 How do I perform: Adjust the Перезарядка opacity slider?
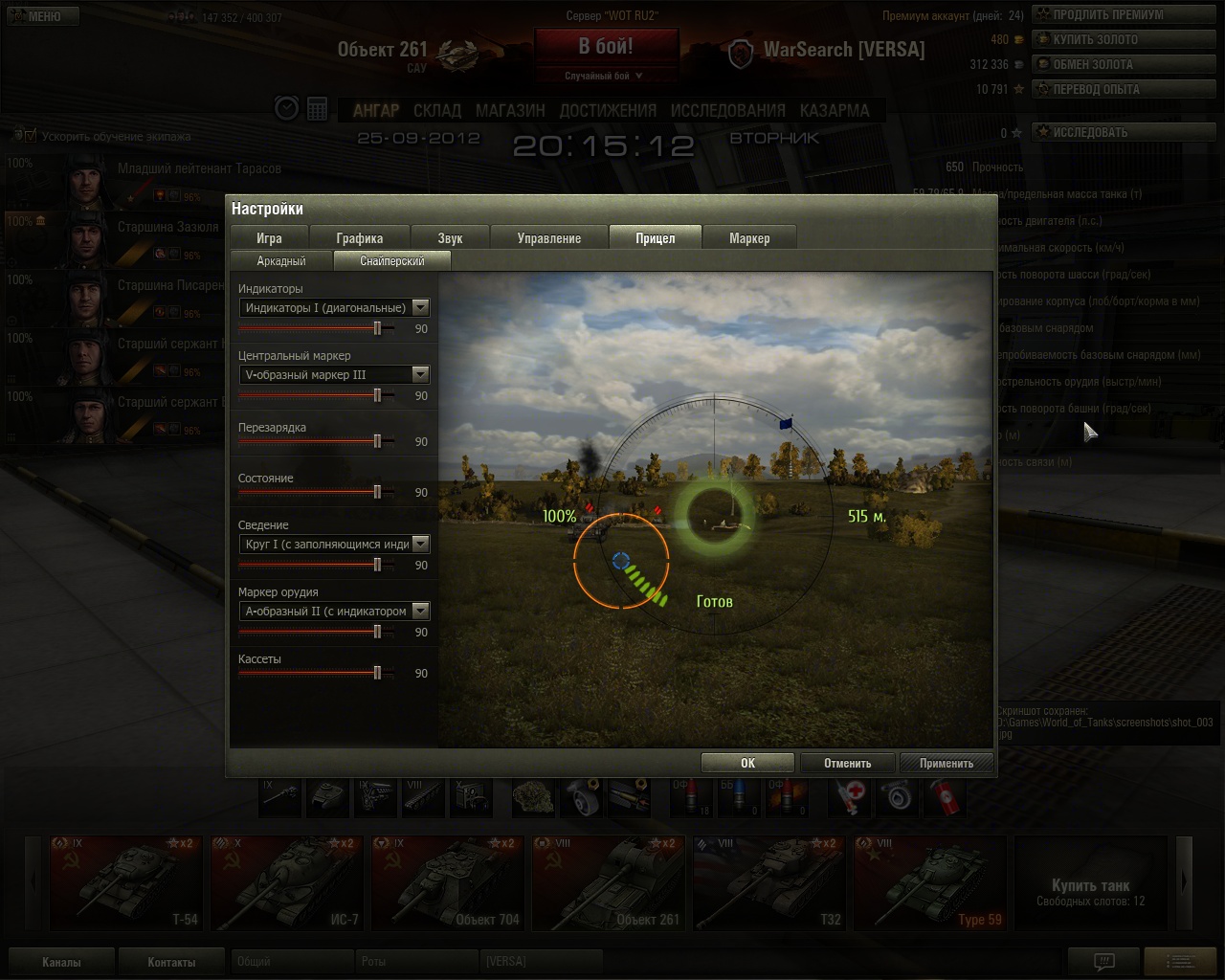point(377,441)
